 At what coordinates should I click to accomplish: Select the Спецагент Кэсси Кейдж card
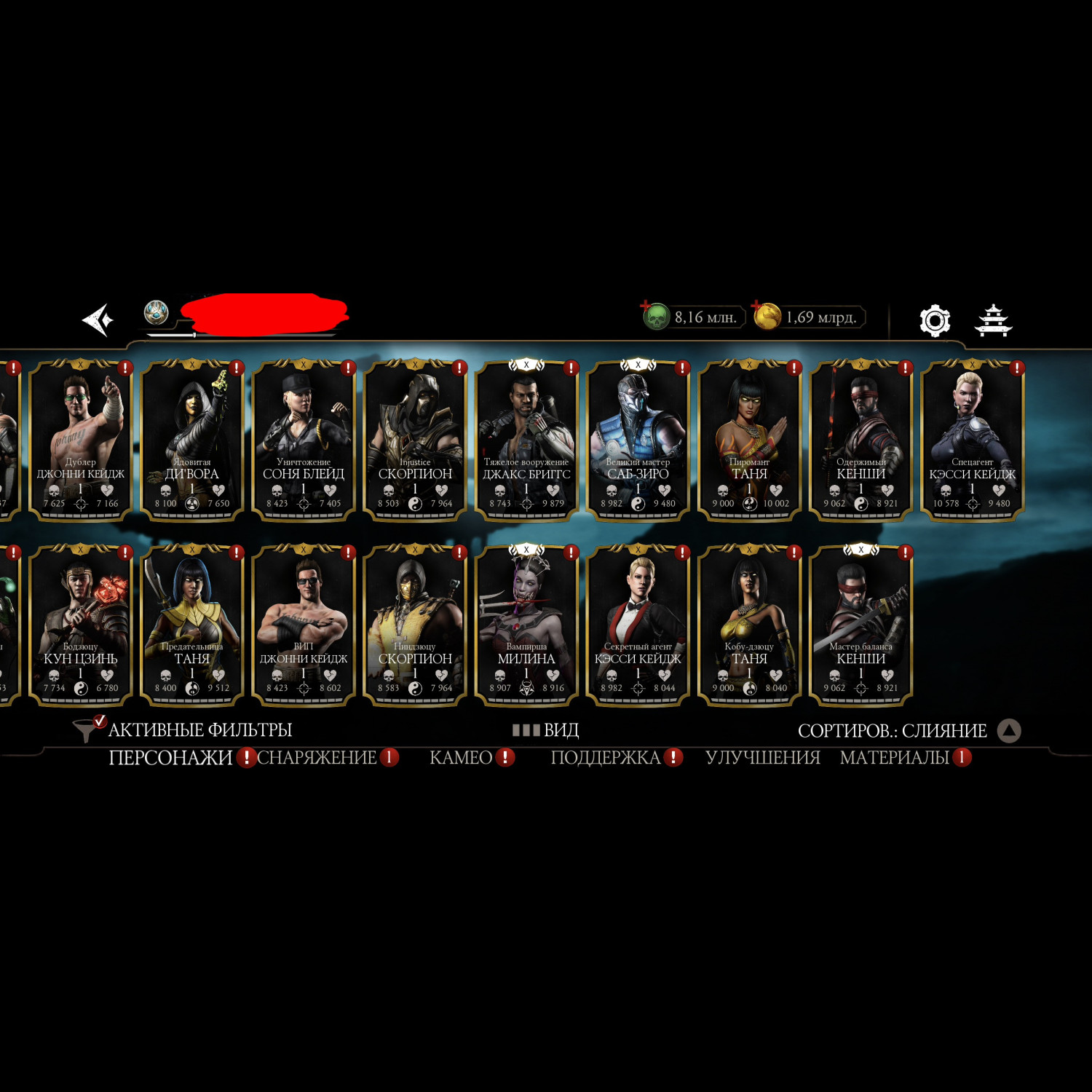tap(972, 439)
